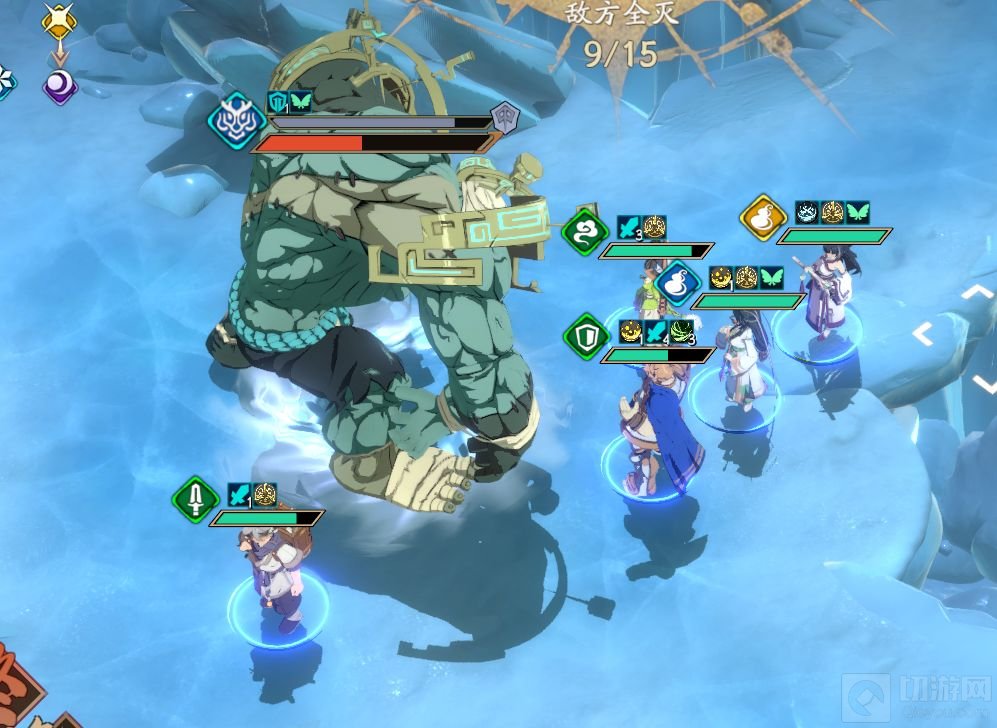This screenshot has width=997, height=728.
Task: Pick the blue gourd class emblem
Action: tap(680, 284)
